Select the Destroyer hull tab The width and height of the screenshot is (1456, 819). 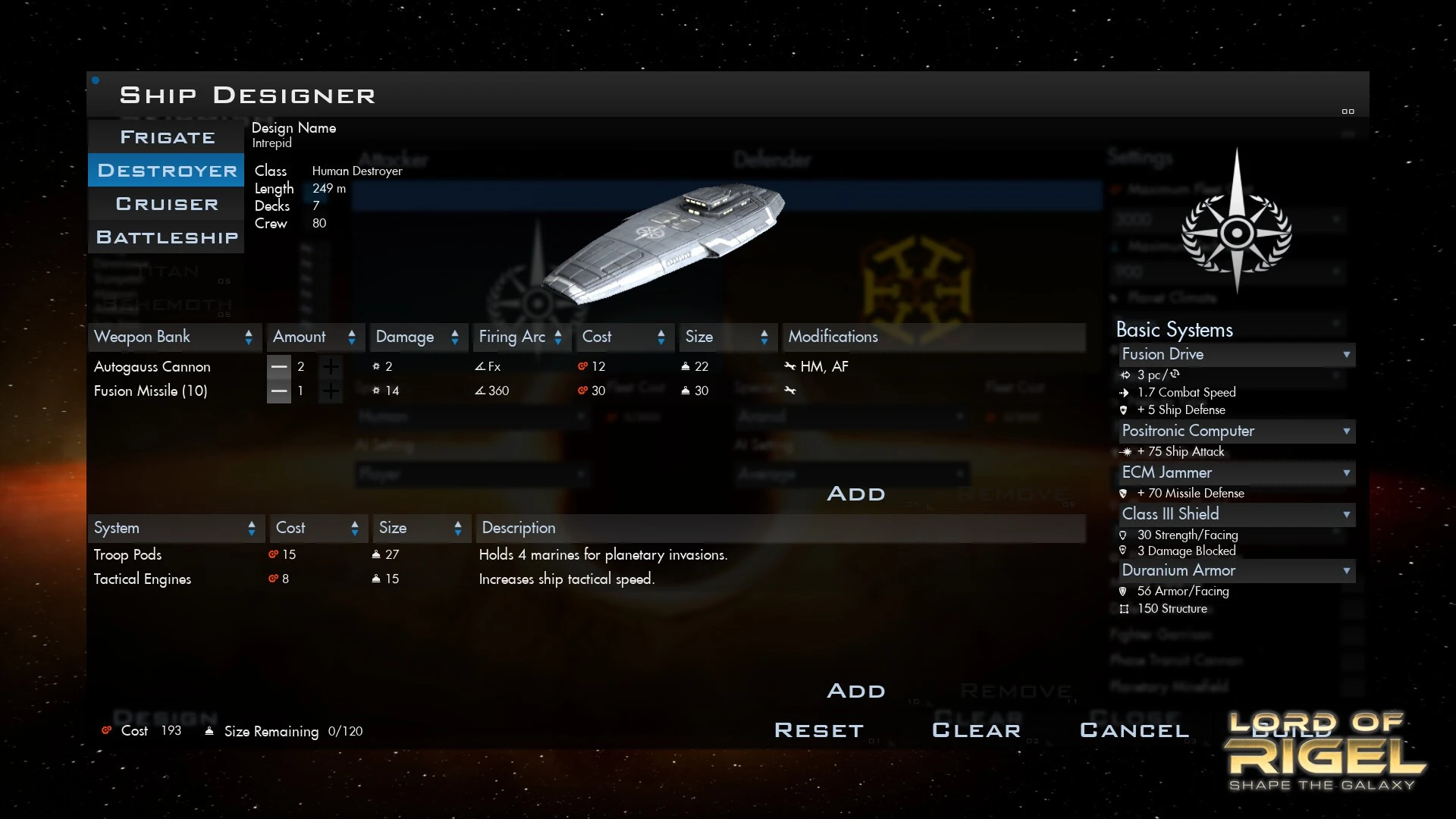point(167,171)
